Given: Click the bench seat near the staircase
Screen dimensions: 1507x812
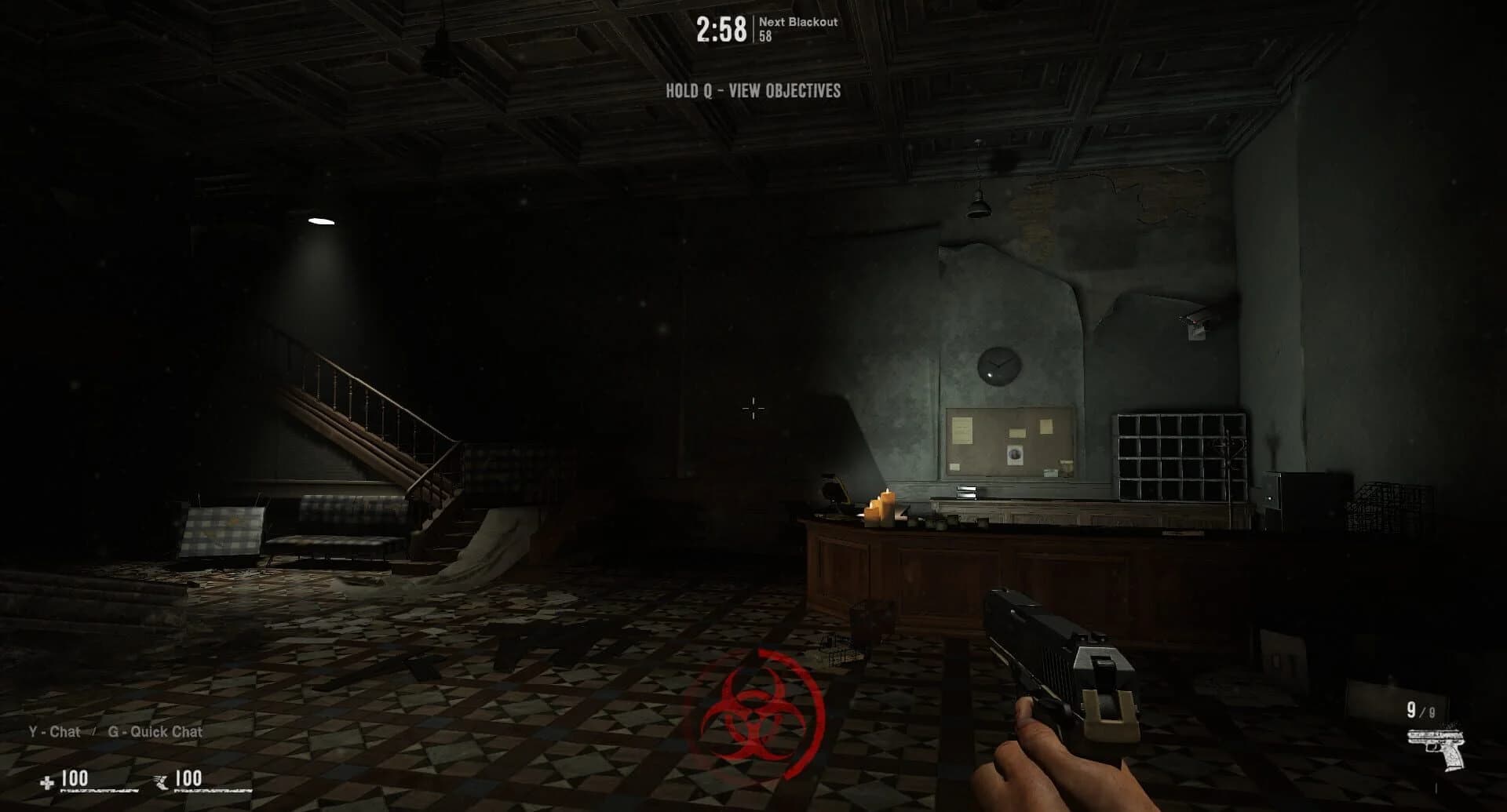Looking at the screenshot, I should coord(330,541).
